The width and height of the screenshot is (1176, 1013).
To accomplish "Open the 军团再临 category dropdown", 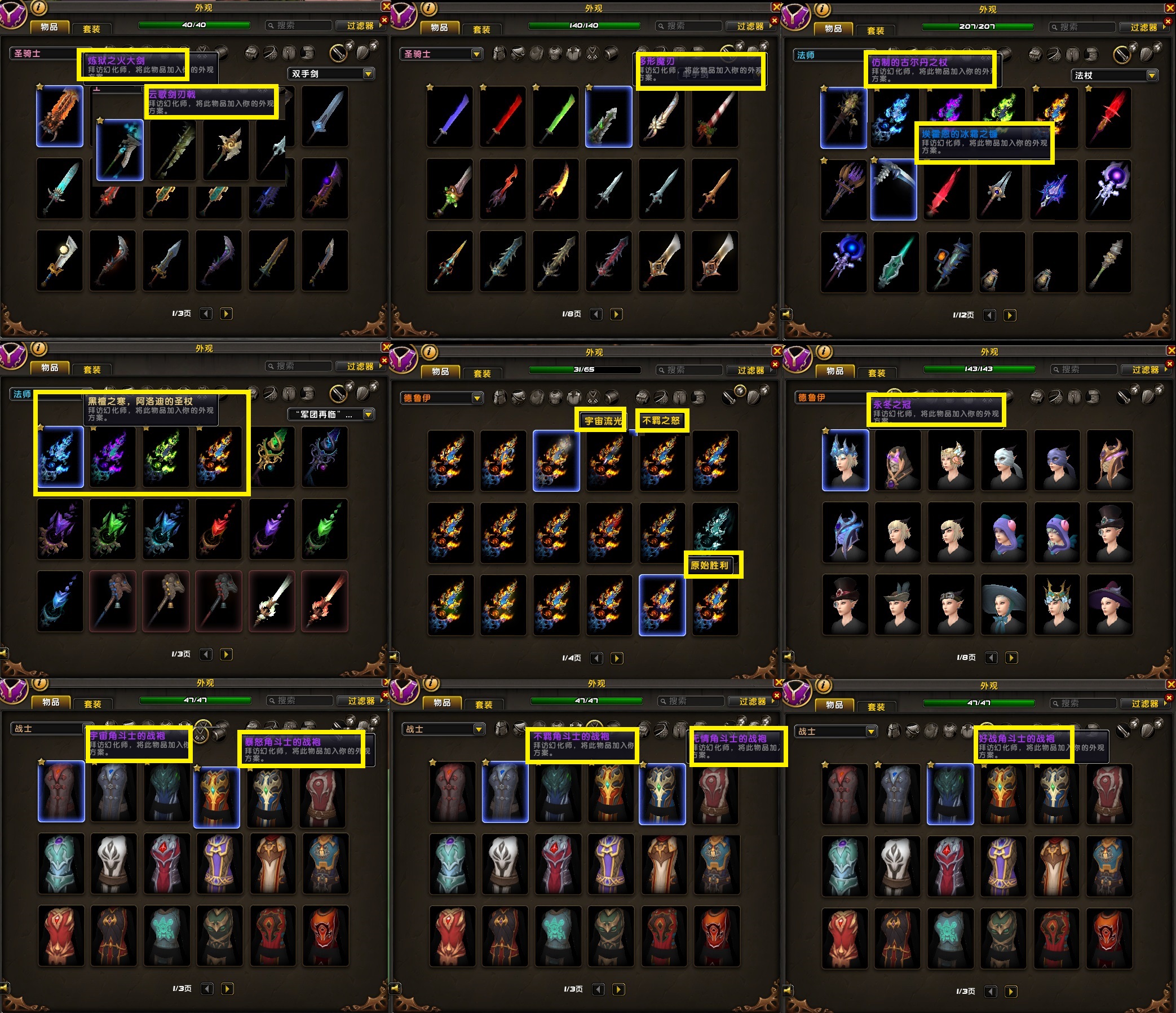I will 368,415.
